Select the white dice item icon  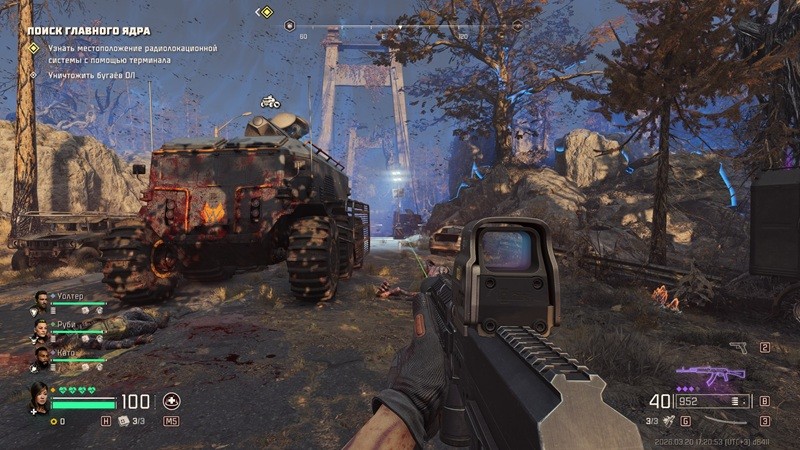[x=123, y=421]
